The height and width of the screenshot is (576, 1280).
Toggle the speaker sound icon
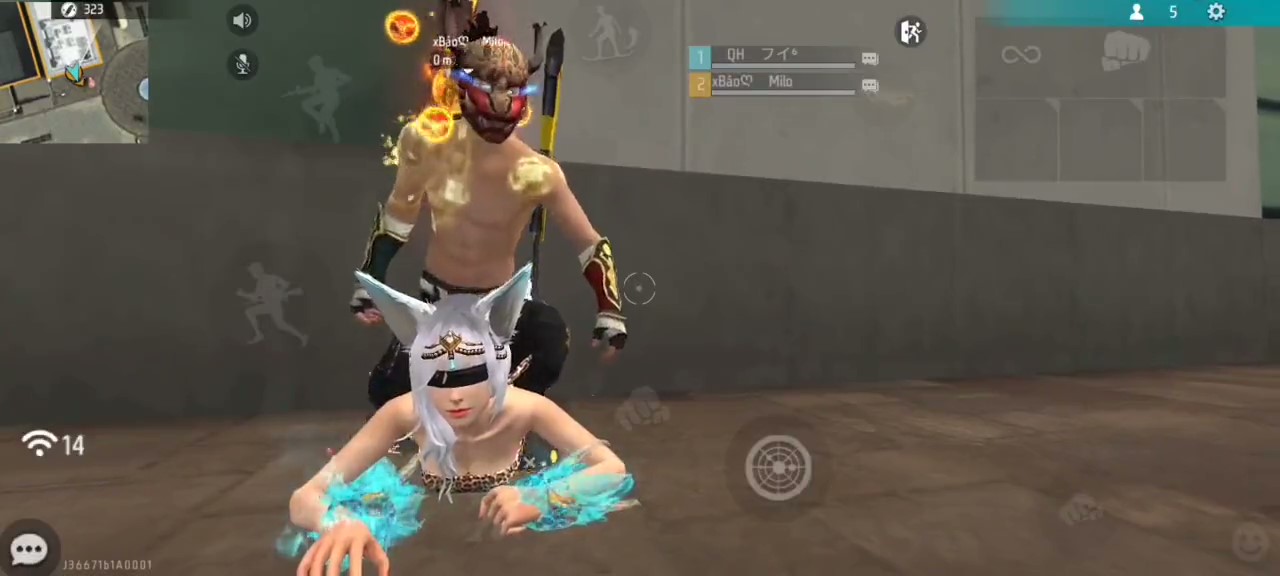point(242,20)
